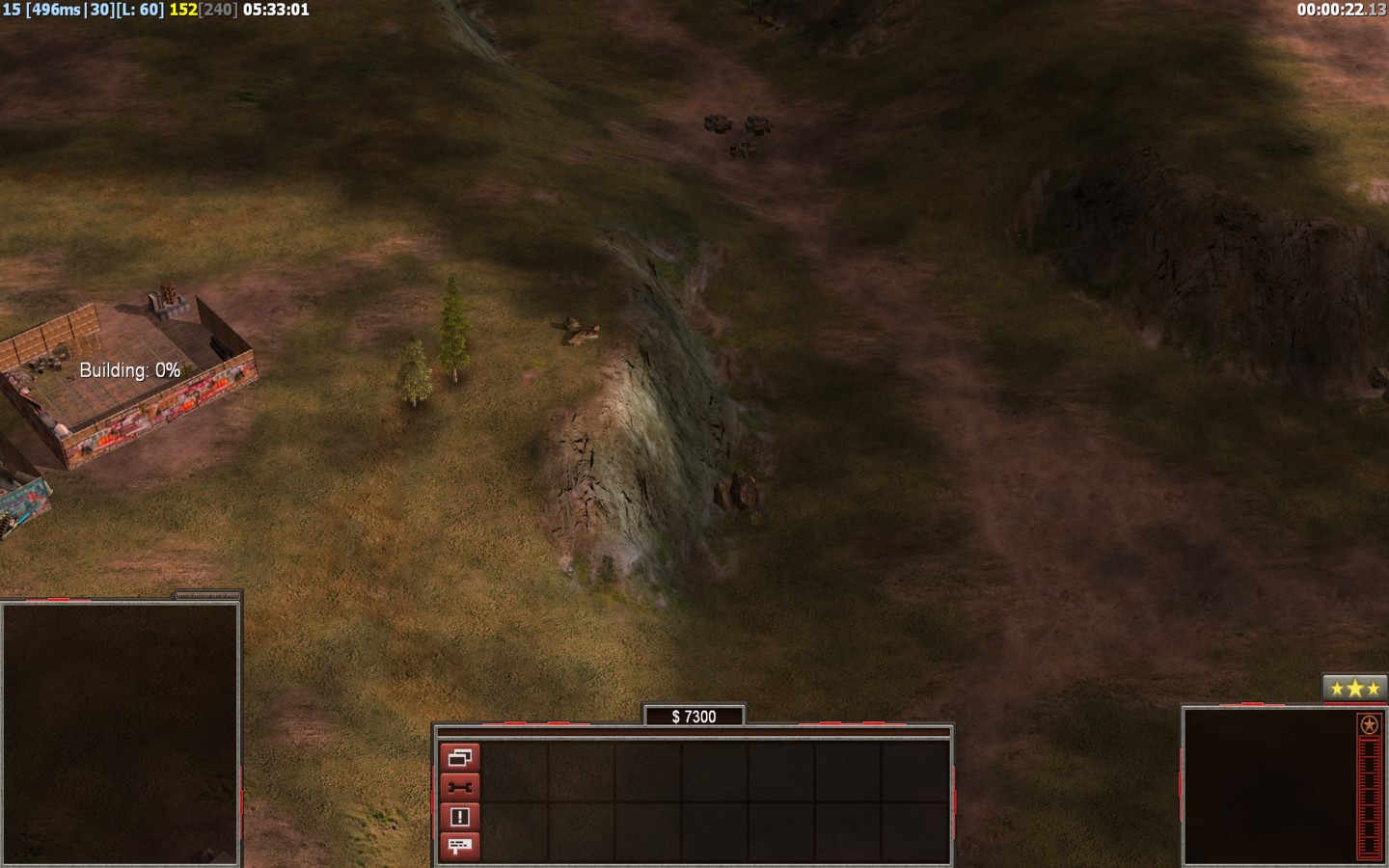
Task: Click the radar minimap panel
Action: coord(120,734)
